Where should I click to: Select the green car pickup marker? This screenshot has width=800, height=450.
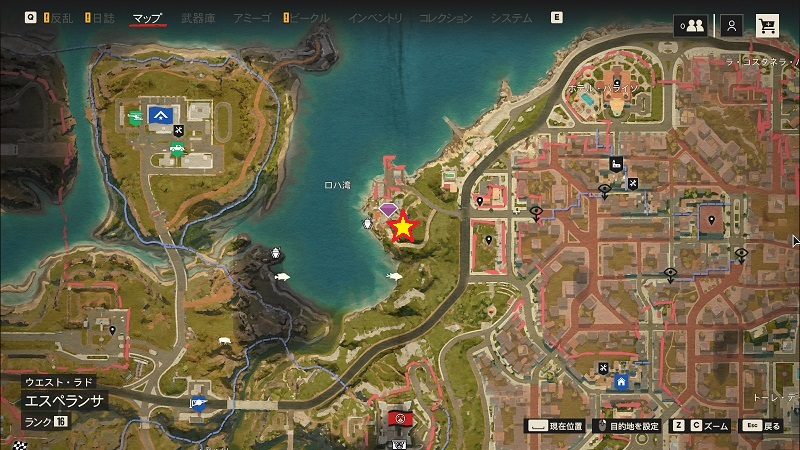pos(176,151)
